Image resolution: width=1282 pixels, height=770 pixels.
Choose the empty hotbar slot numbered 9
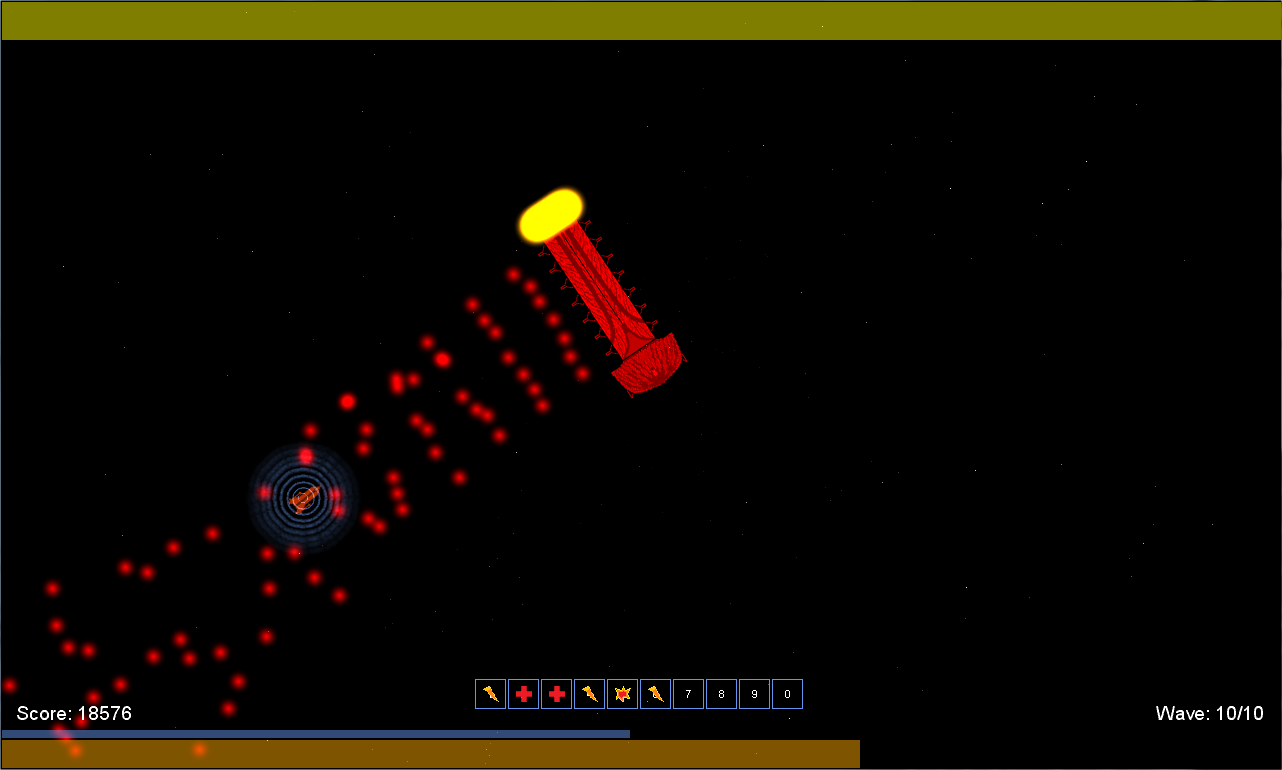point(754,694)
